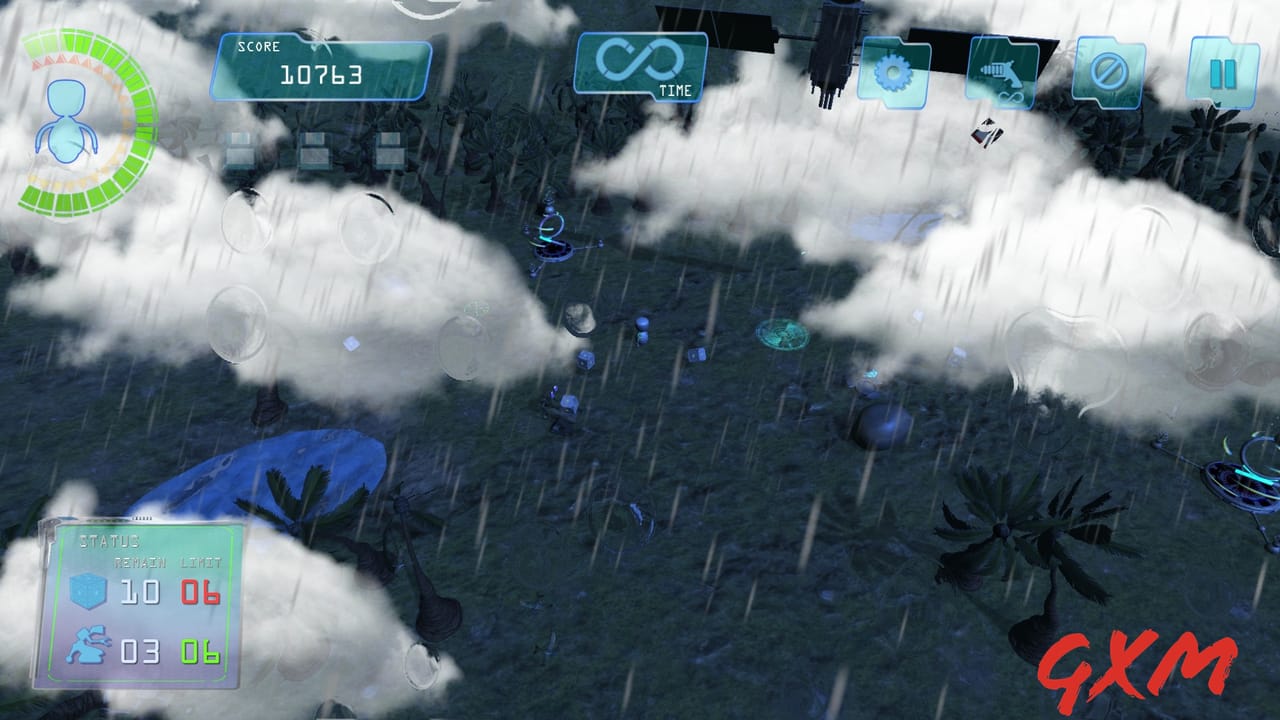This screenshot has width=1280, height=720.
Task: Click the cube icon in the STATUS panel
Action: [88, 590]
